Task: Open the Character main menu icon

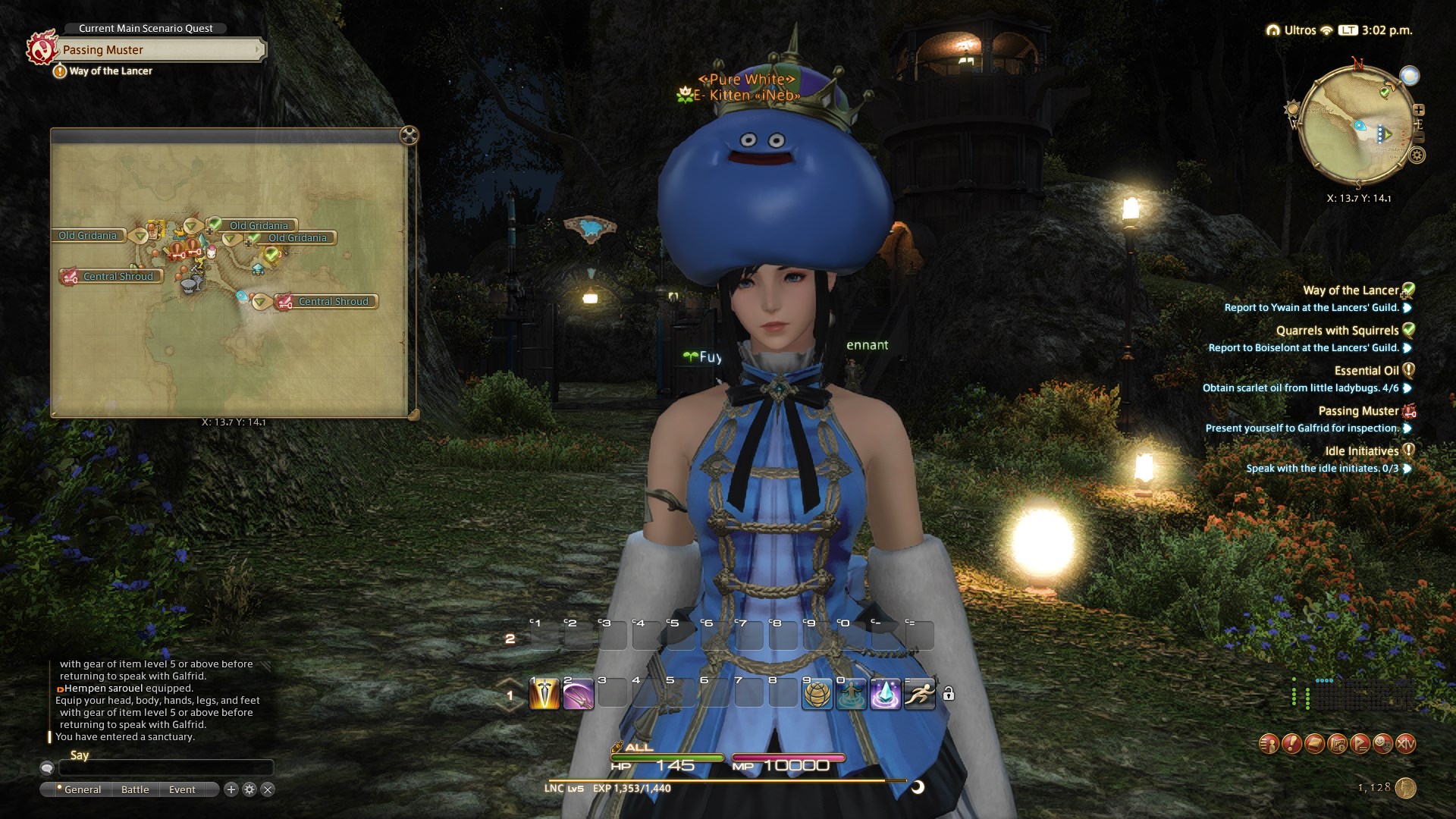Action: [x=1269, y=744]
